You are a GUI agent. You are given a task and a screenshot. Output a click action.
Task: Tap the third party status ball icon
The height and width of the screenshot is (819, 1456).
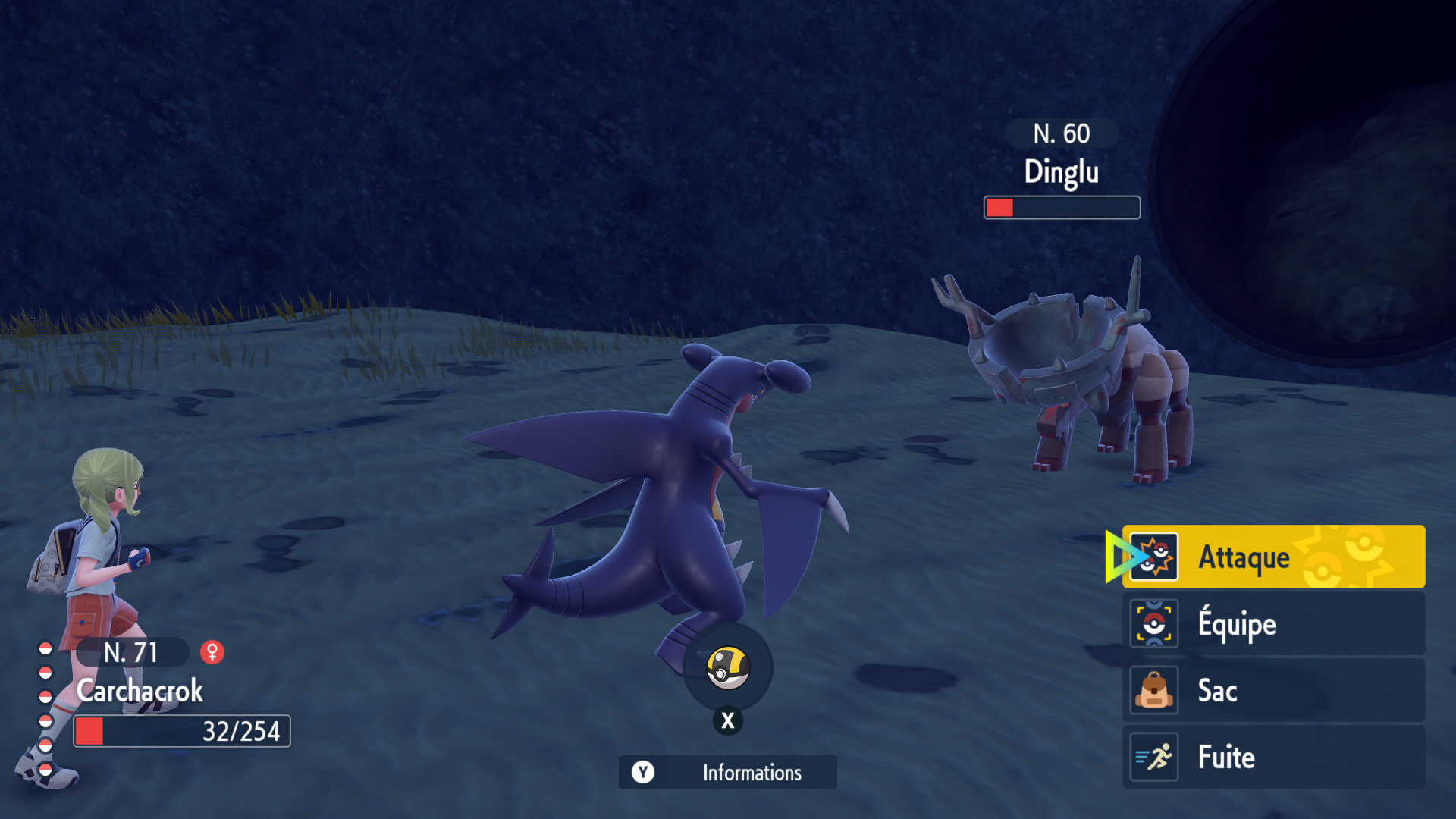pyautogui.click(x=45, y=696)
